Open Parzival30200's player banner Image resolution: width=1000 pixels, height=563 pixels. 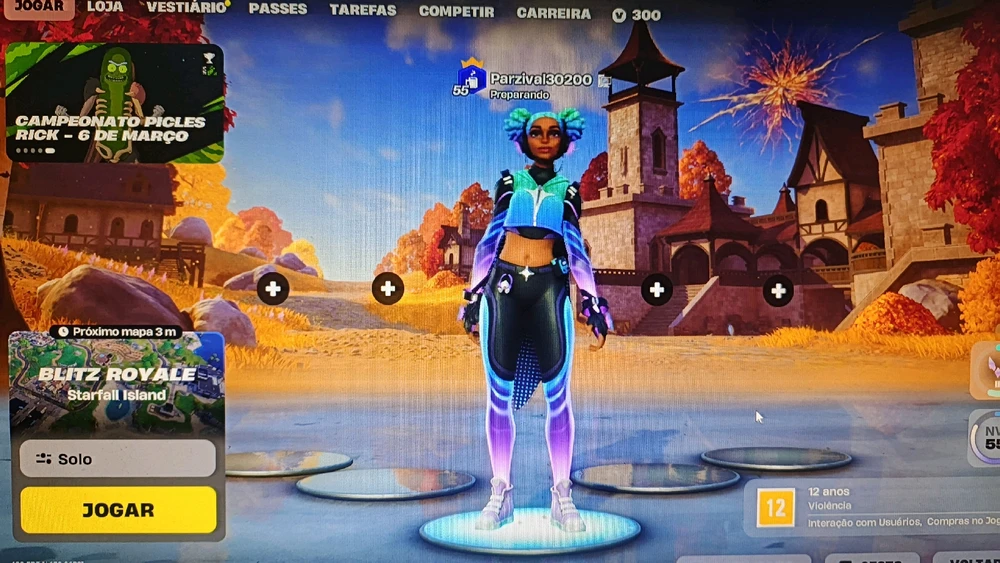point(530,82)
